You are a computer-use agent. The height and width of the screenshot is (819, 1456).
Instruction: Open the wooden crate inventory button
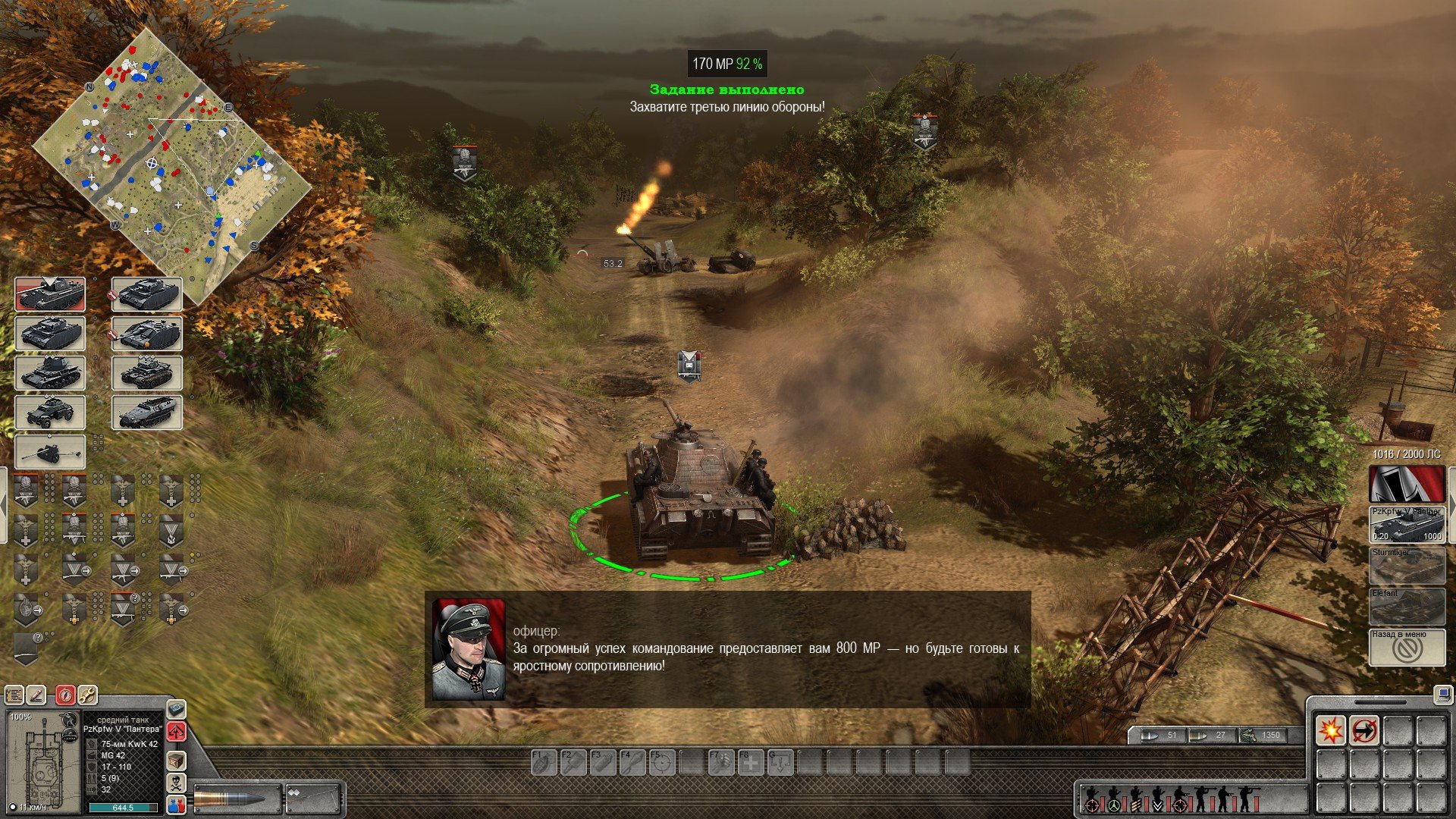point(176,761)
